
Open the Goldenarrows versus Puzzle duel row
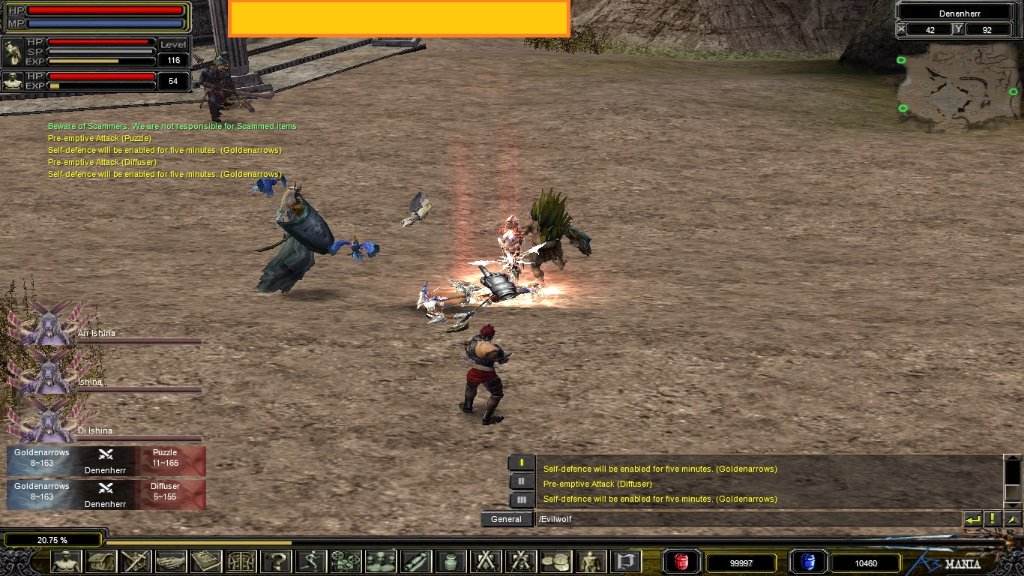click(x=106, y=460)
